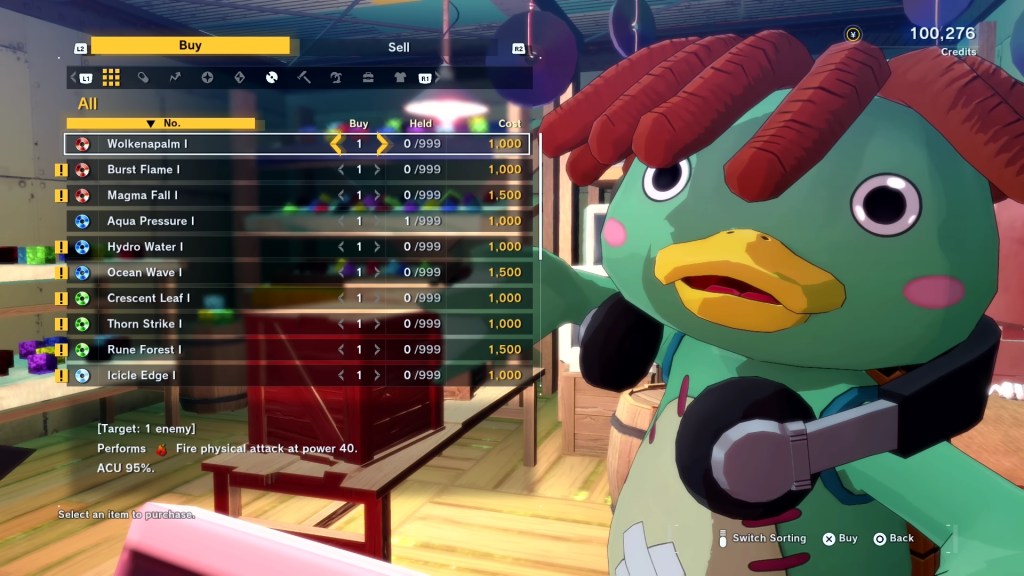This screenshot has width=1024, height=576.
Task: Select the All items grid category
Action: point(111,77)
